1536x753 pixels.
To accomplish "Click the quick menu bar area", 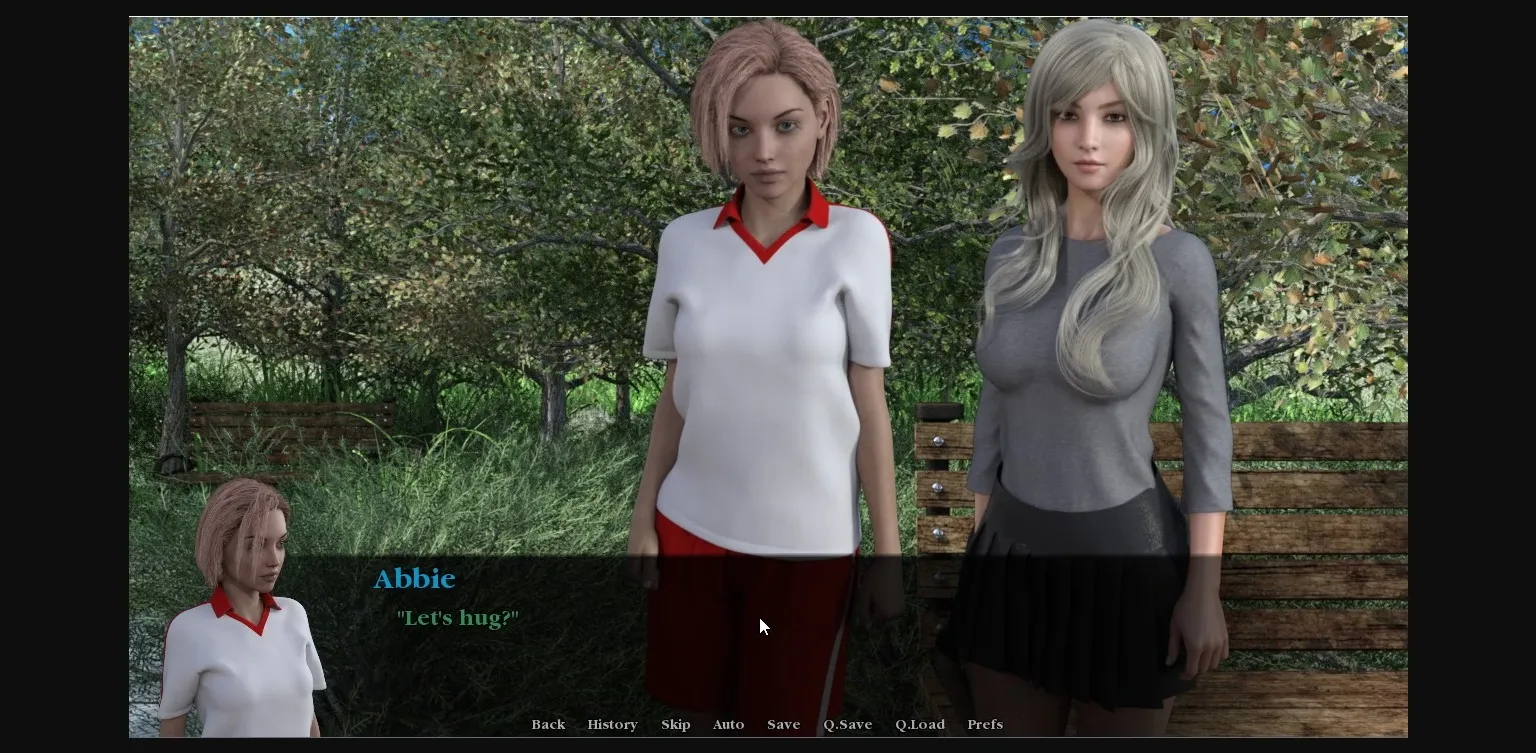I will (x=768, y=724).
